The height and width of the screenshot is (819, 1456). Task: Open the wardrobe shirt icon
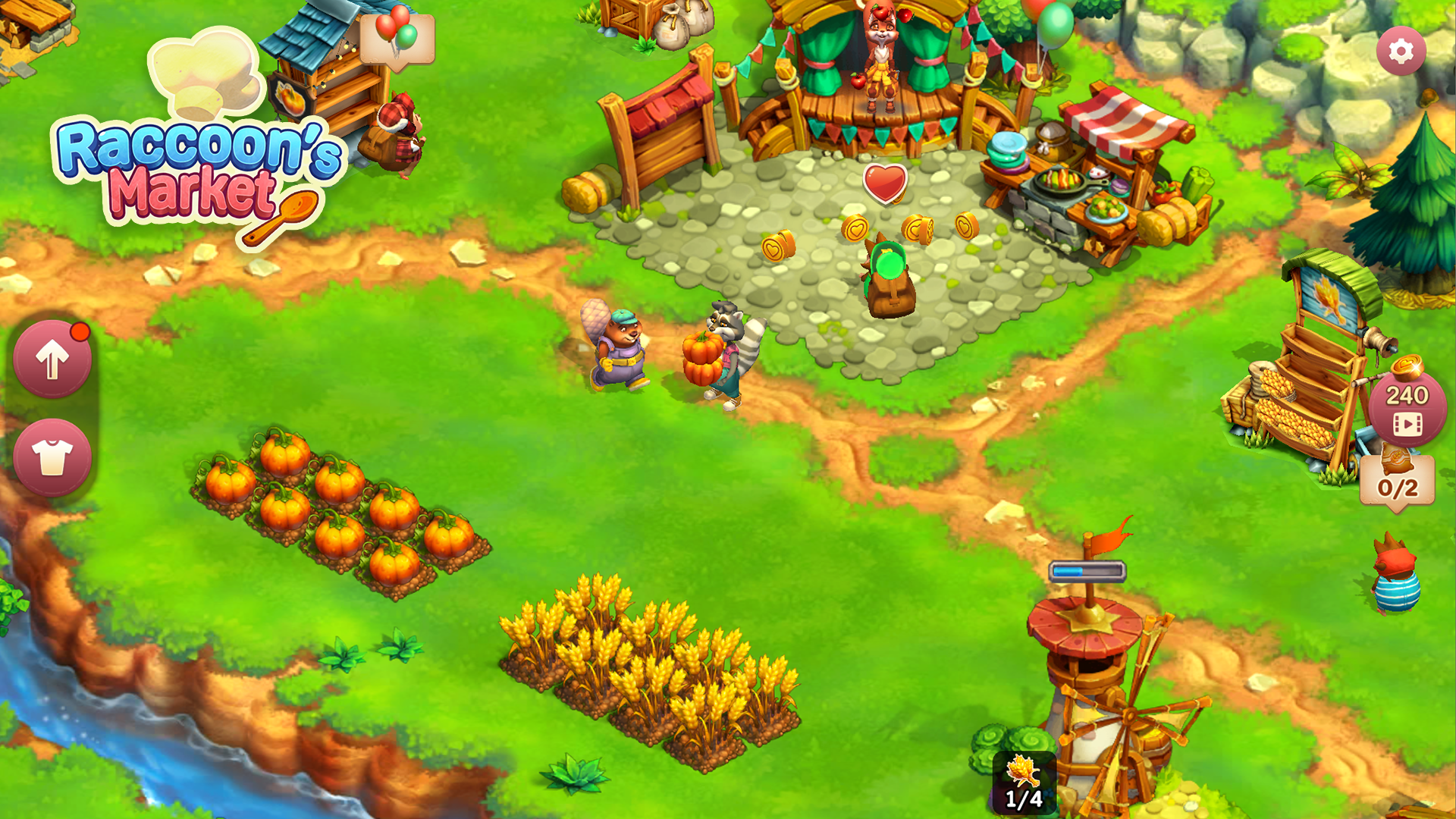[x=52, y=456]
